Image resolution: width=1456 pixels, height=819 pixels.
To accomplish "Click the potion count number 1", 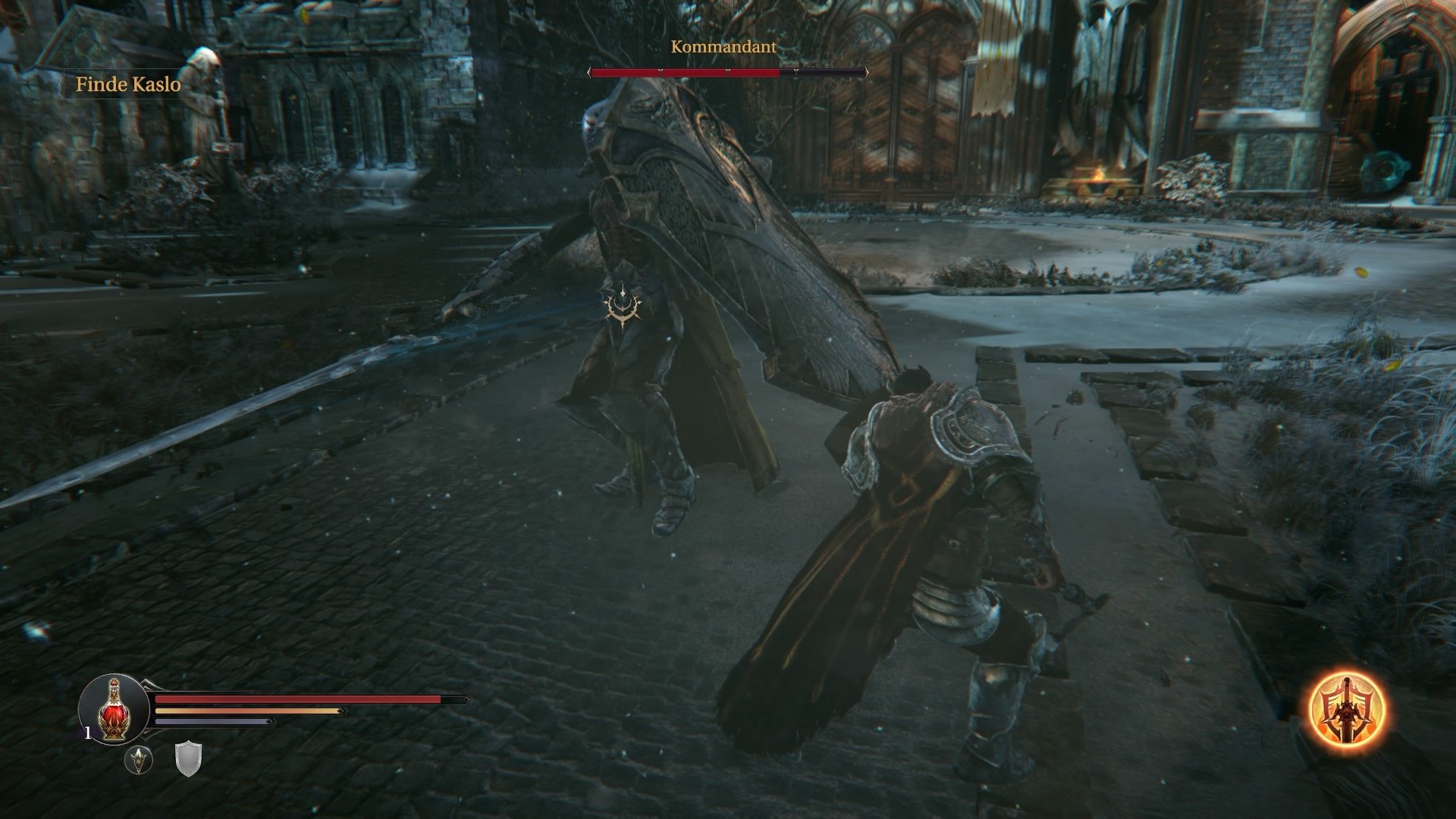I will (x=88, y=733).
